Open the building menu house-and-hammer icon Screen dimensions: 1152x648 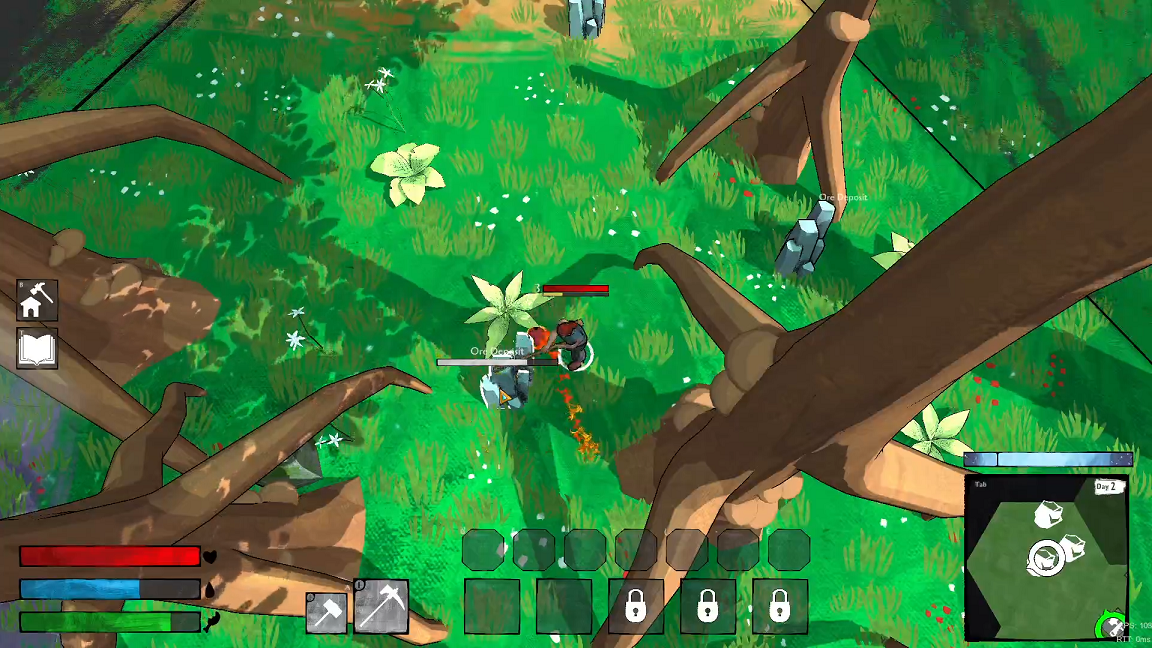click(x=37, y=300)
